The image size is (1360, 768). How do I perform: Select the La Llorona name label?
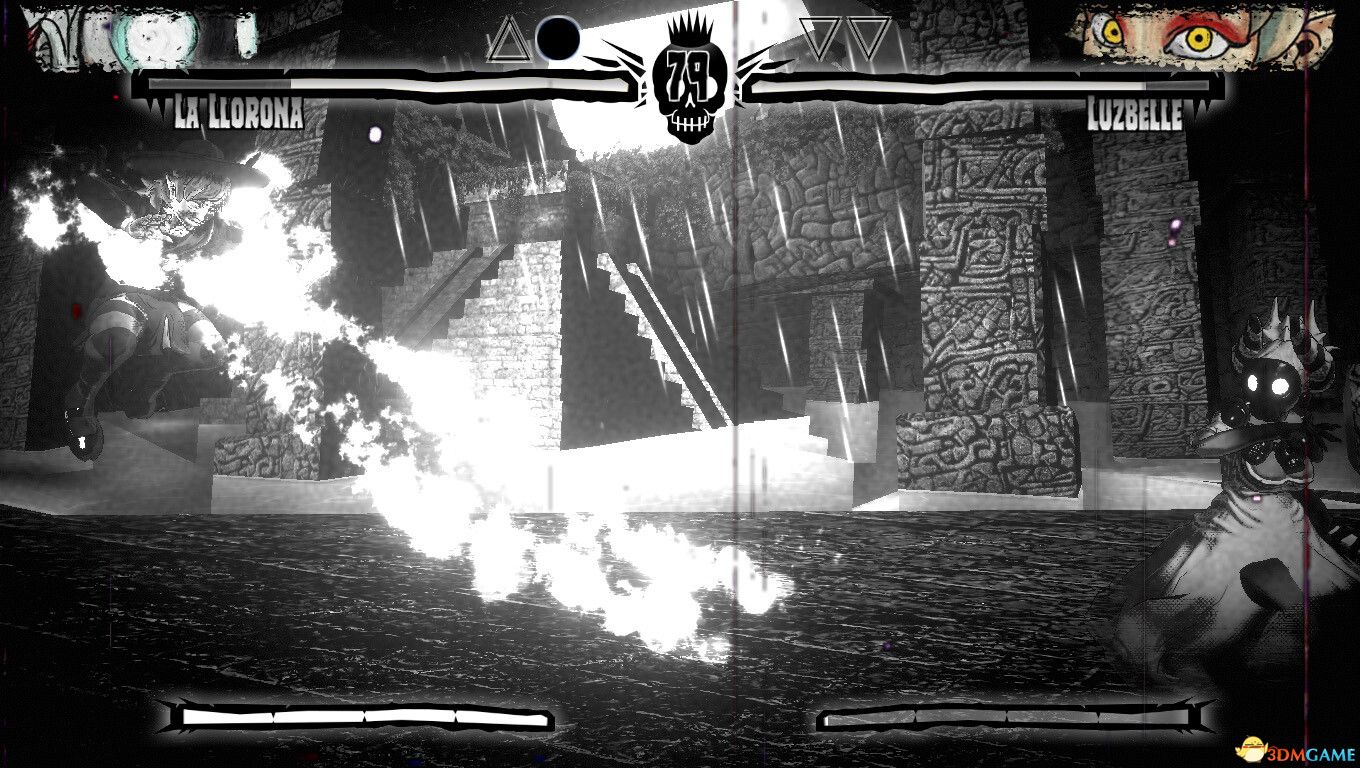click(x=237, y=112)
